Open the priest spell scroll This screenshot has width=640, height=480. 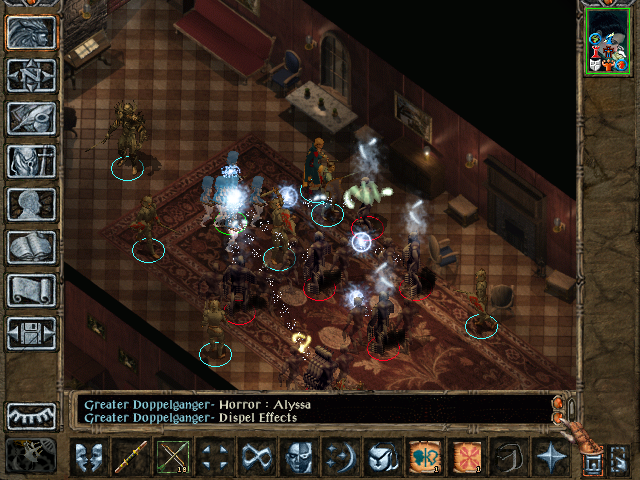31,290
